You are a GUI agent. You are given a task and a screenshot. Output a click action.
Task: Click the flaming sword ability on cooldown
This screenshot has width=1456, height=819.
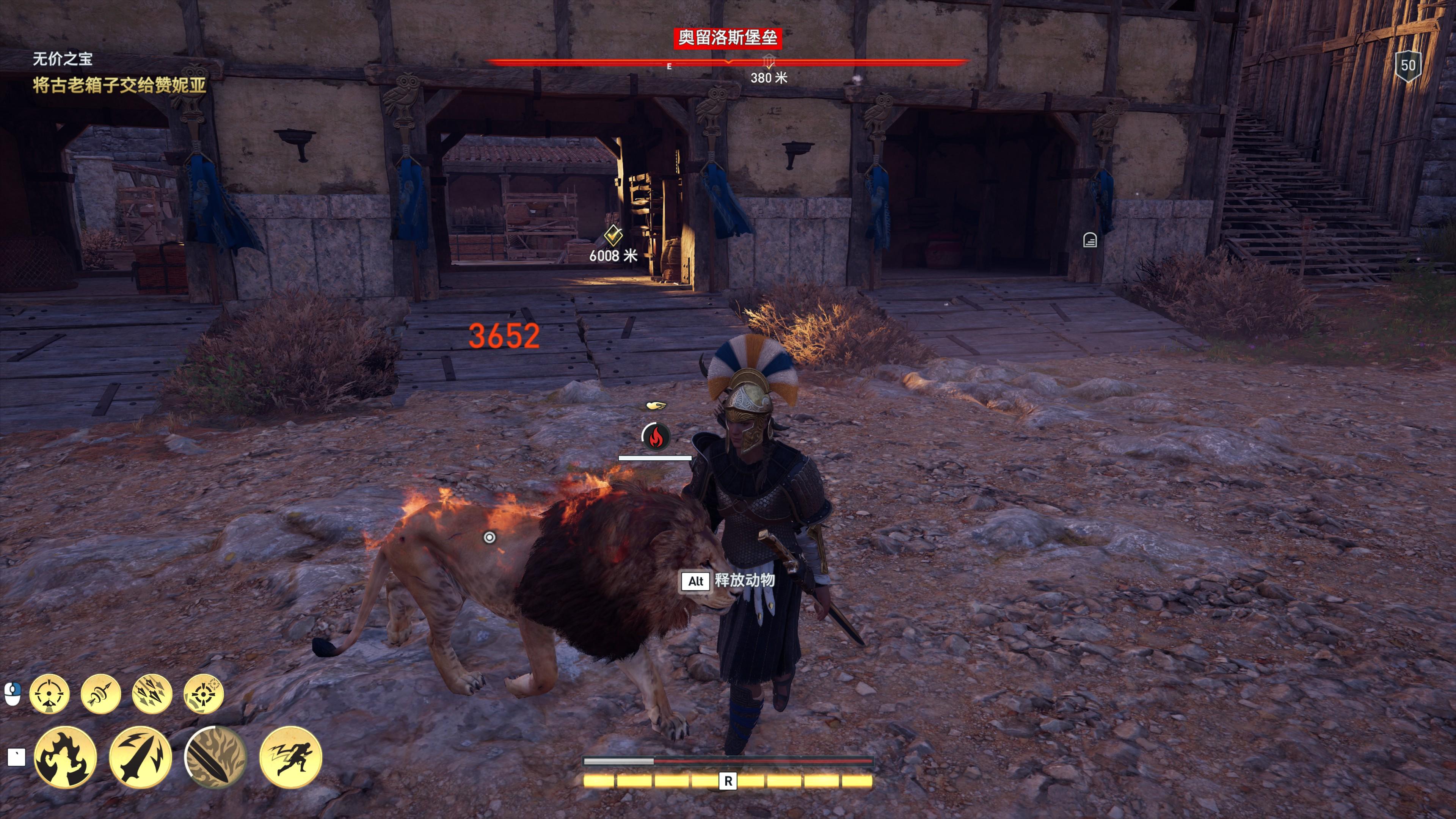(215, 758)
